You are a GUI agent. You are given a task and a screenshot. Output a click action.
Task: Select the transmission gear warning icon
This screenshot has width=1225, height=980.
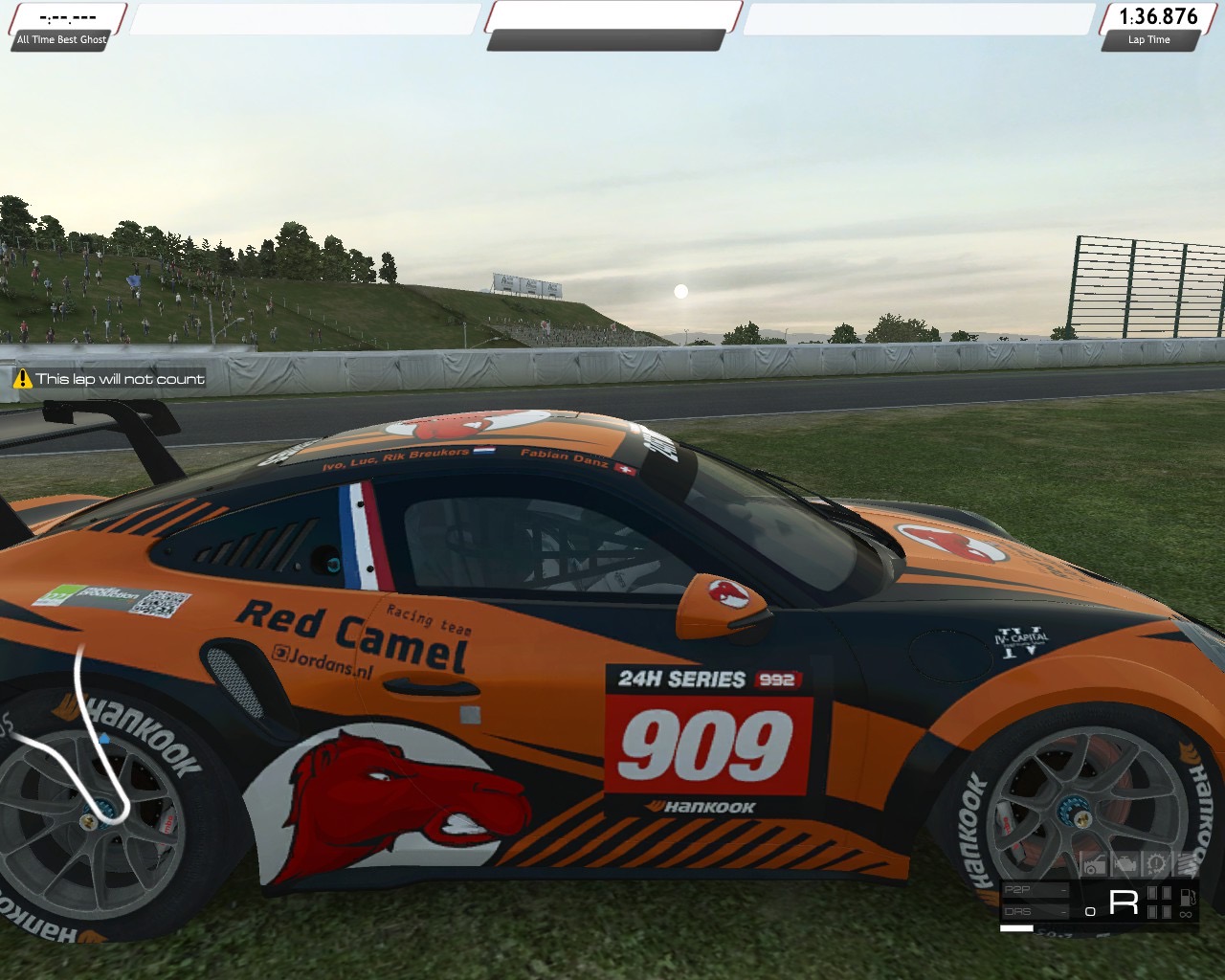1156,865
